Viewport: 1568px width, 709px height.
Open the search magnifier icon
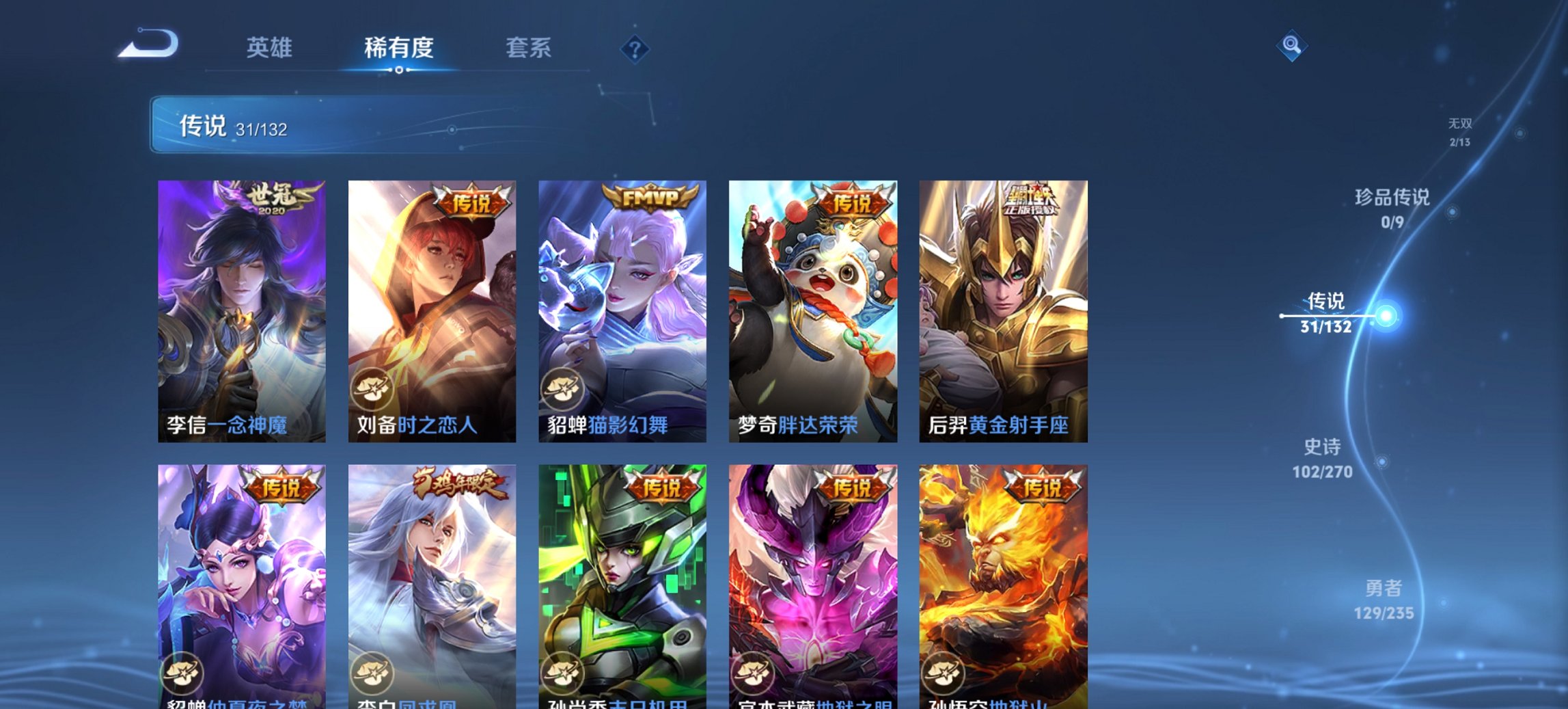pyautogui.click(x=1290, y=45)
